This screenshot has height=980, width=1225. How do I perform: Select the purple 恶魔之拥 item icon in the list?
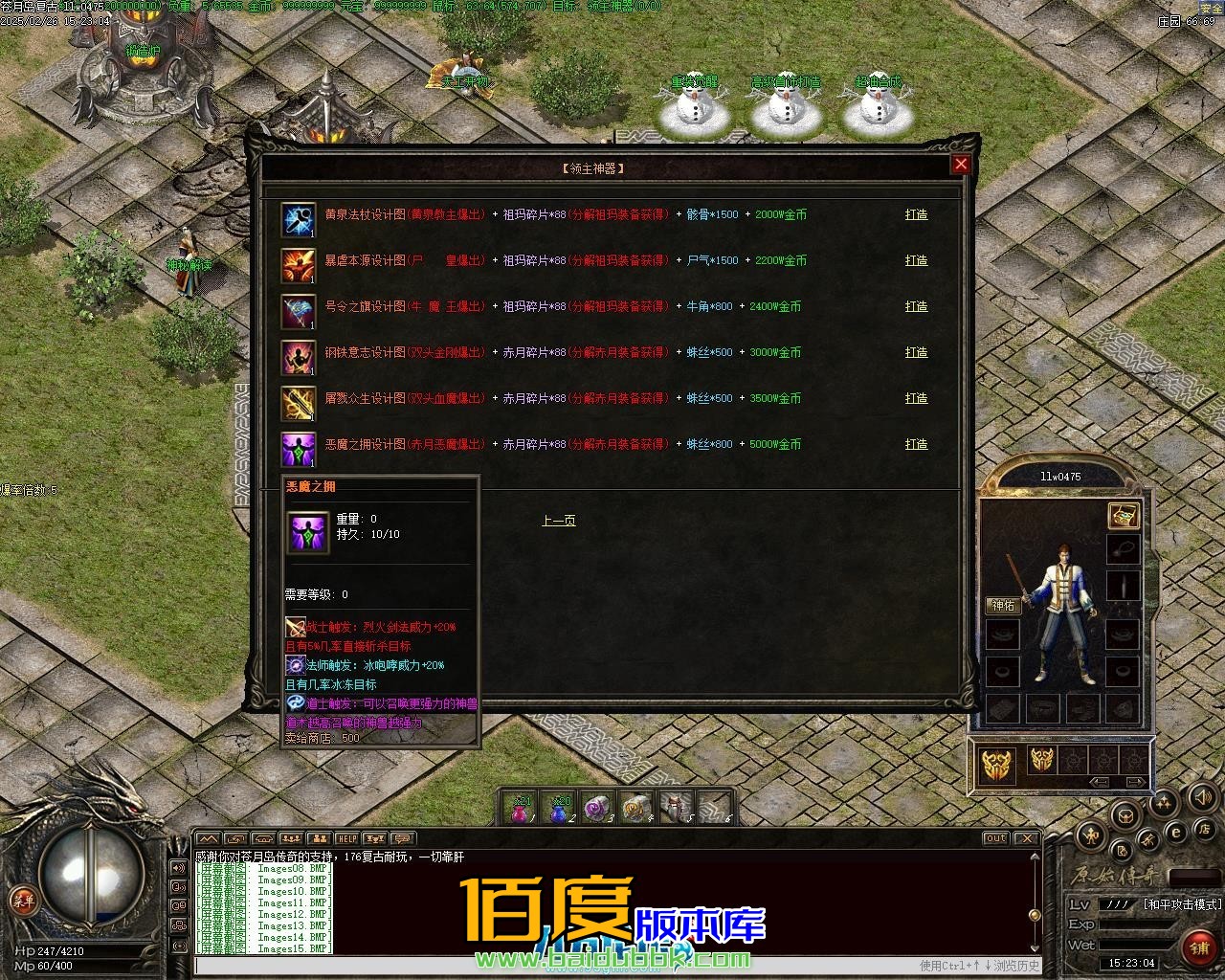298,449
